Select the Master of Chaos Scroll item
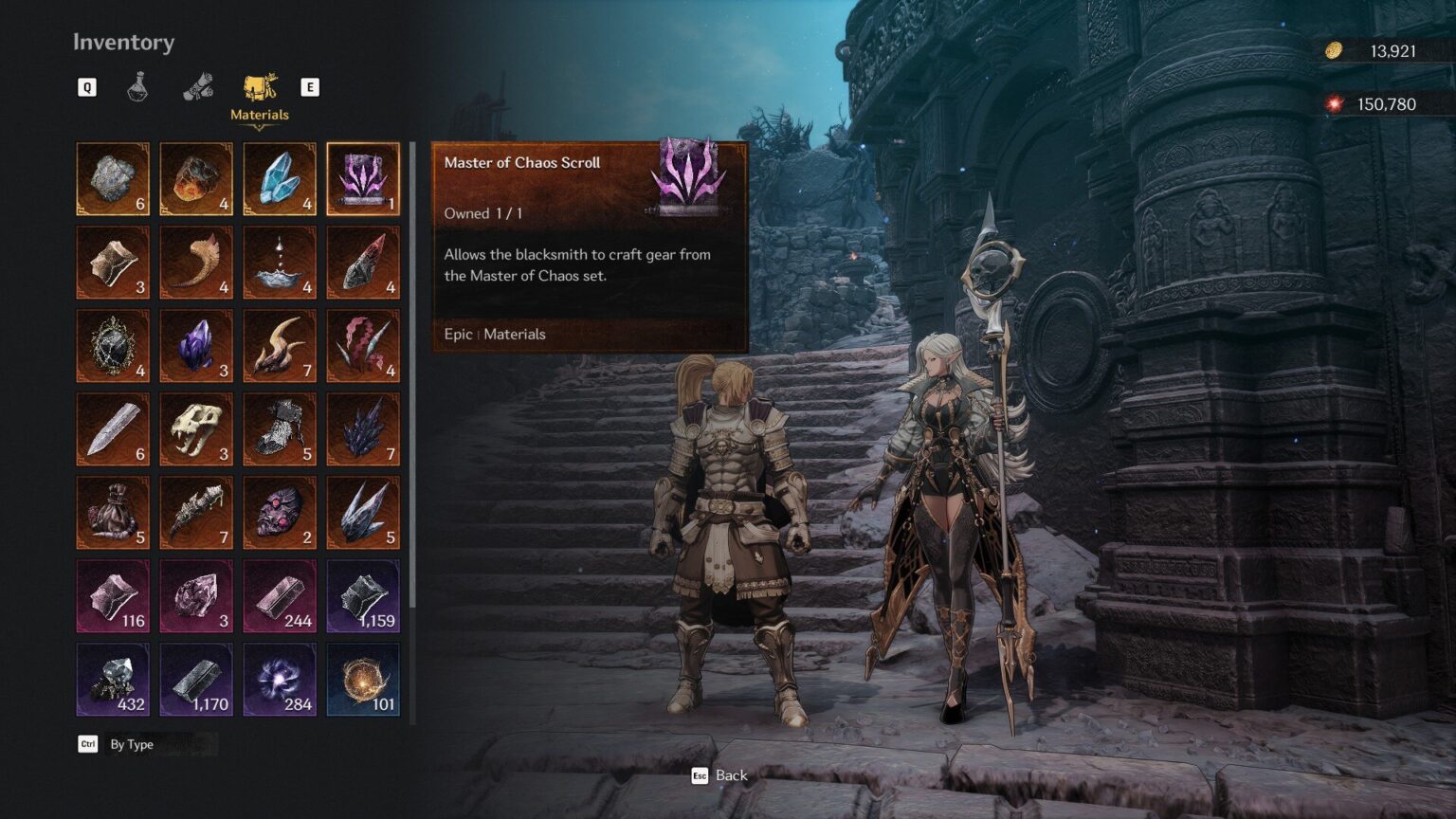The height and width of the screenshot is (819, 1456). tap(363, 179)
